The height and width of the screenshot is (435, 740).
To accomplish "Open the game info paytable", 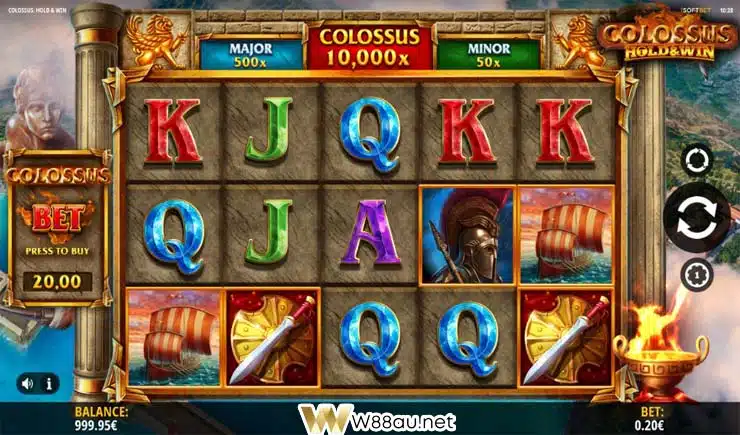I will 49,383.
